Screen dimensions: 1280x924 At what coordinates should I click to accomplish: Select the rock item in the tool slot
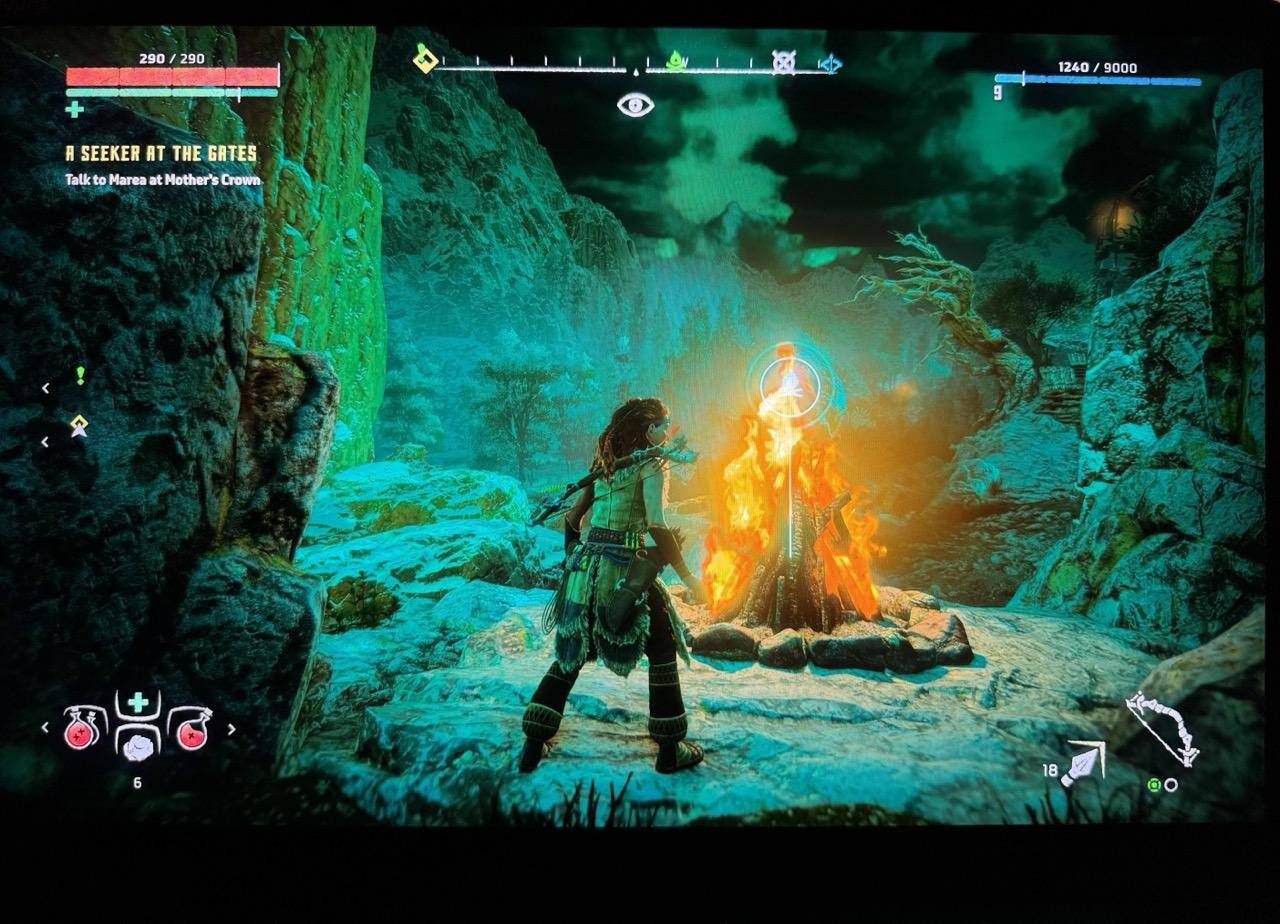click(138, 743)
